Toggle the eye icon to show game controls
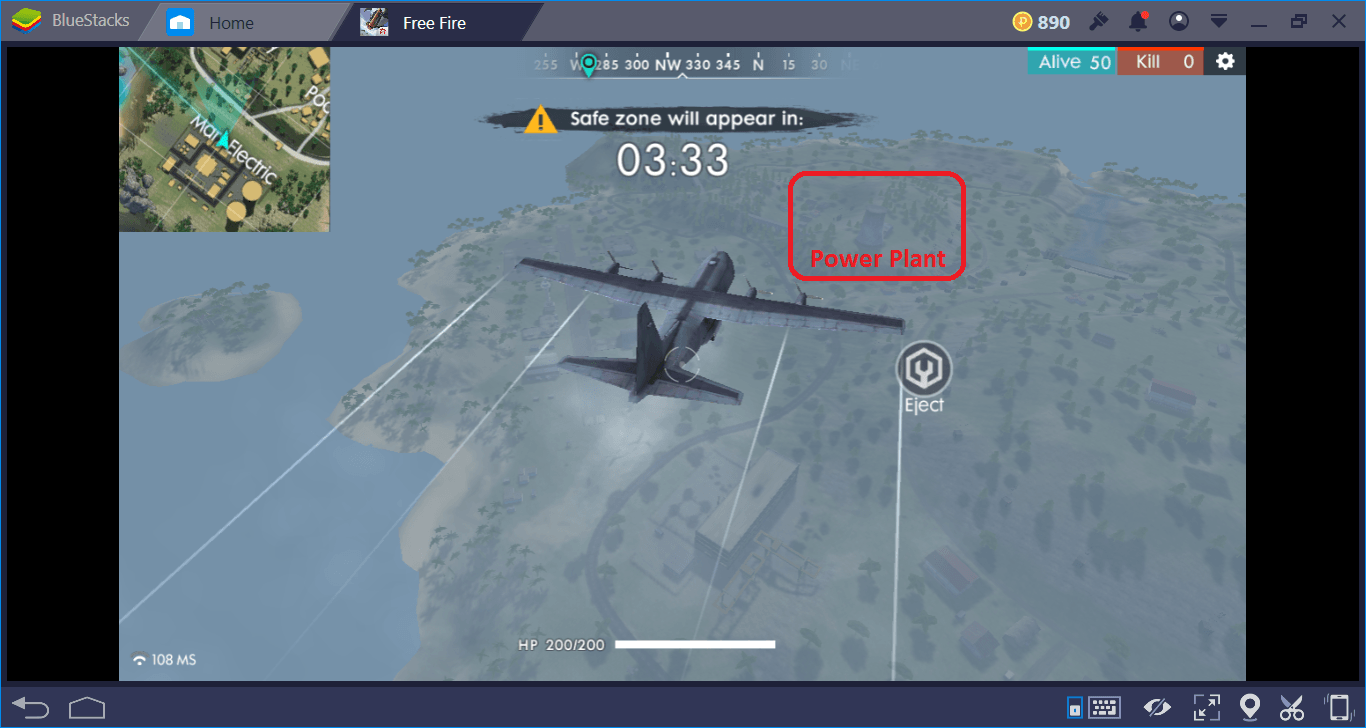Screen dimensions: 1366x728 tap(1157, 707)
